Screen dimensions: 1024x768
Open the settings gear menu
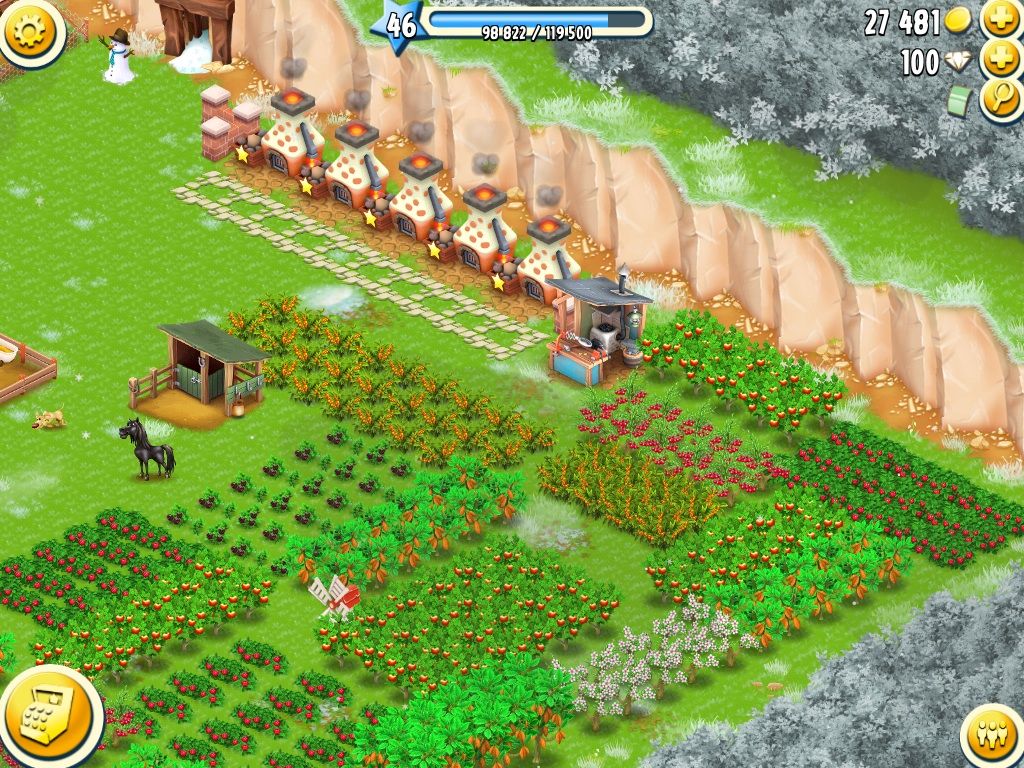click(29, 30)
